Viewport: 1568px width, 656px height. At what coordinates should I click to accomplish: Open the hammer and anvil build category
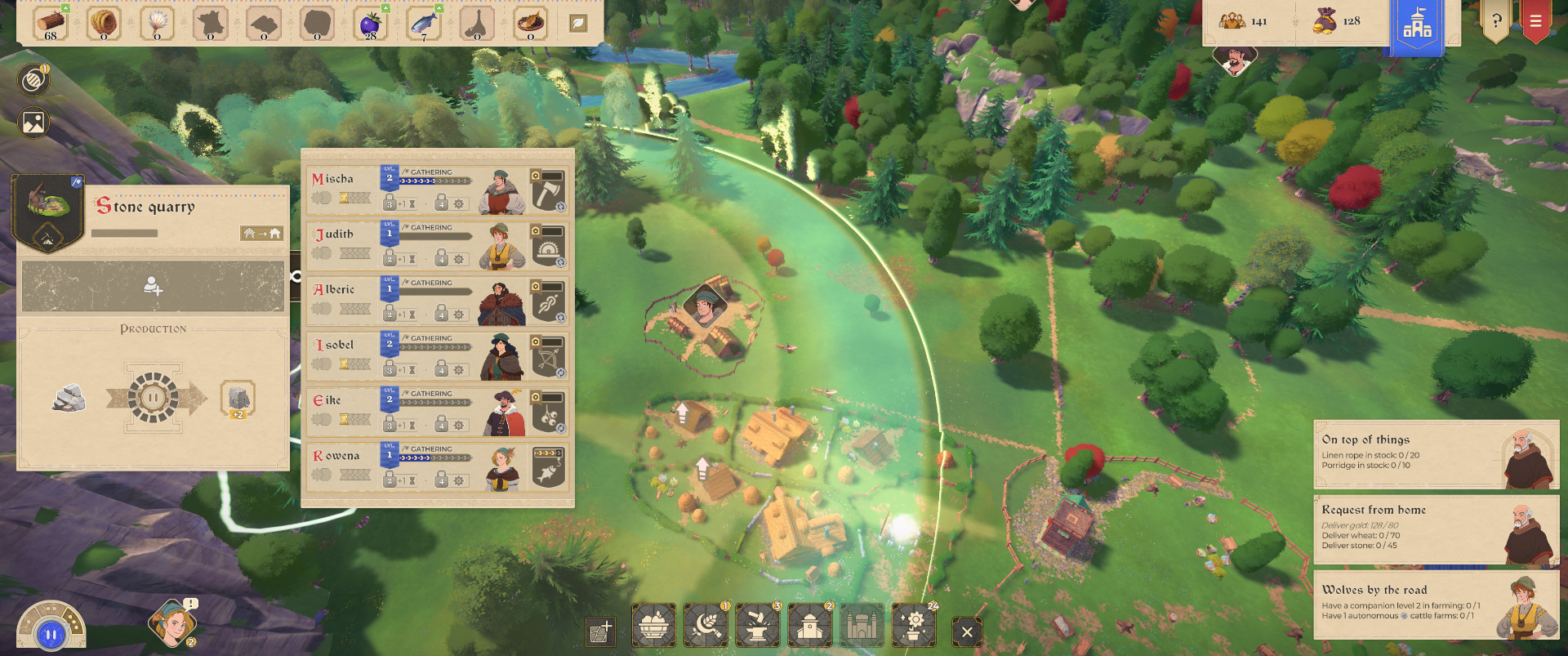[758, 626]
